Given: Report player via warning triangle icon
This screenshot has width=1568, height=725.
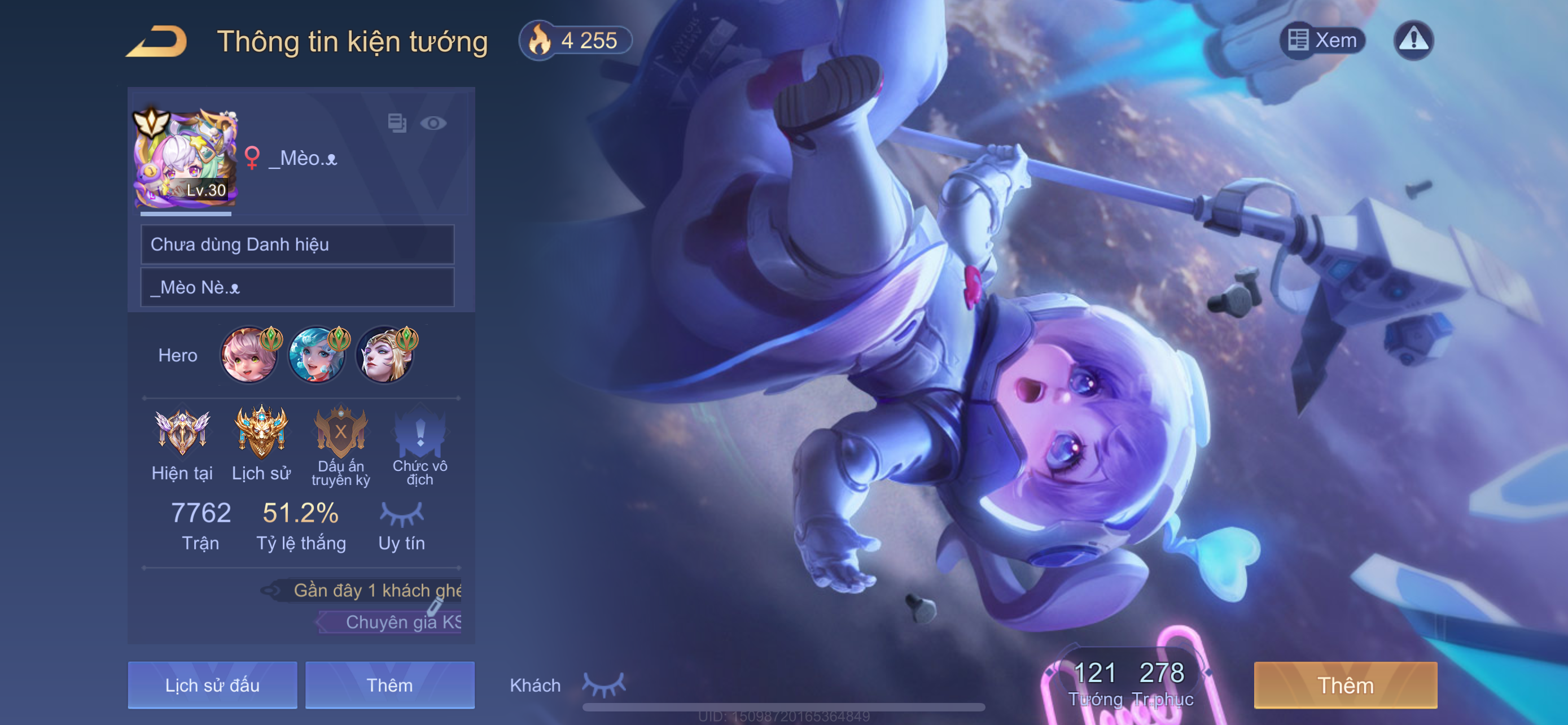Looking at the screenshot, I should [x=1413, y=41].
